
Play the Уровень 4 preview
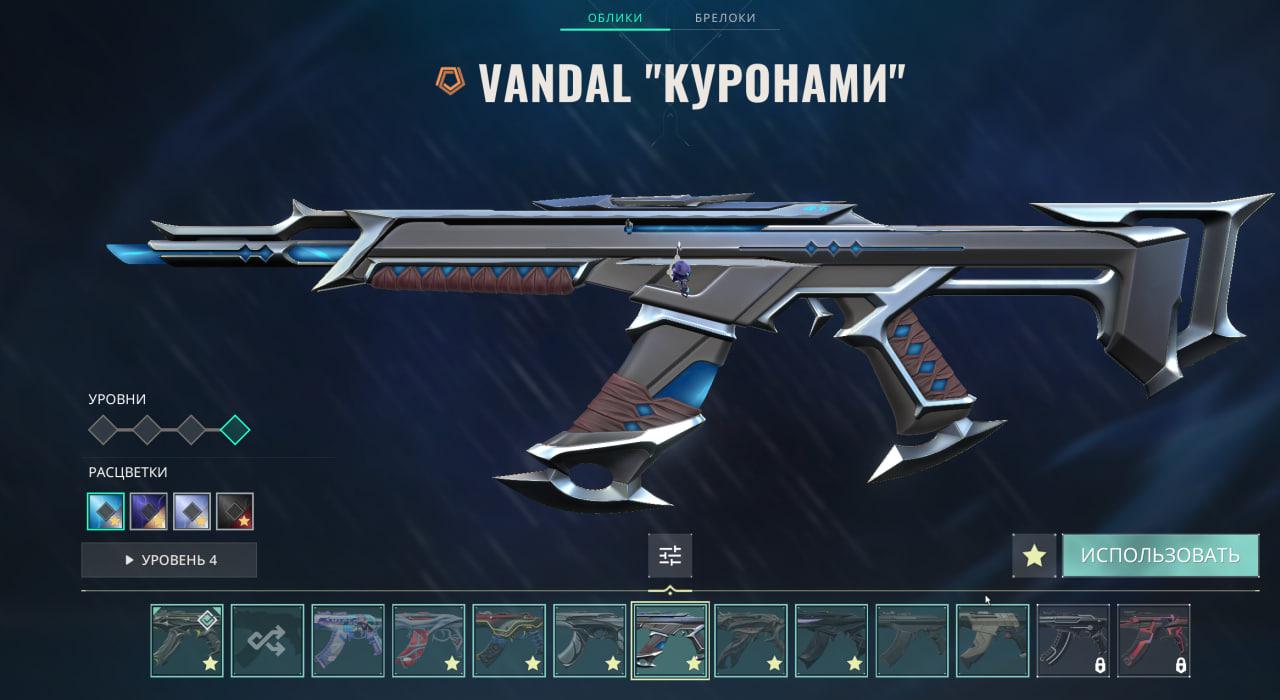pos(169,560)
